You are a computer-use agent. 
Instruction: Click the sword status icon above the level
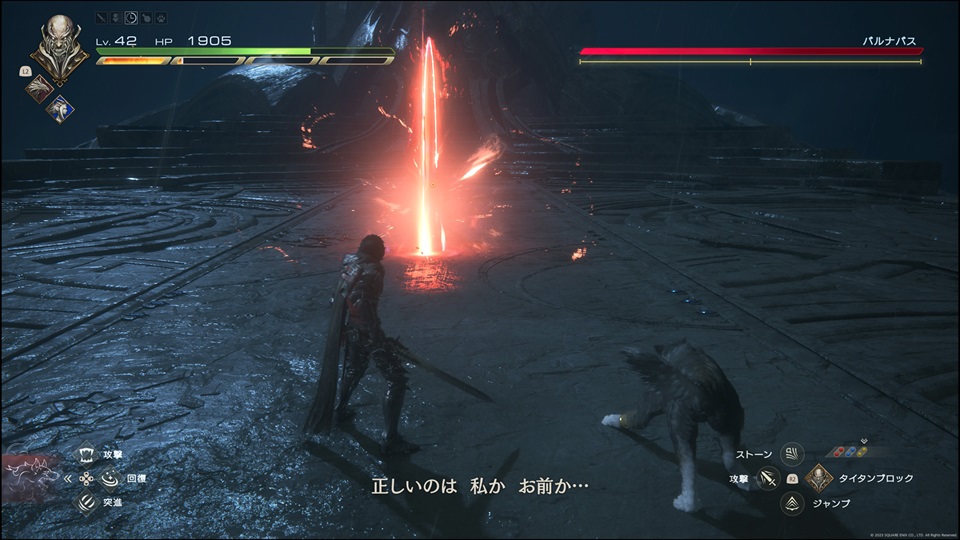tap(102, 18)
